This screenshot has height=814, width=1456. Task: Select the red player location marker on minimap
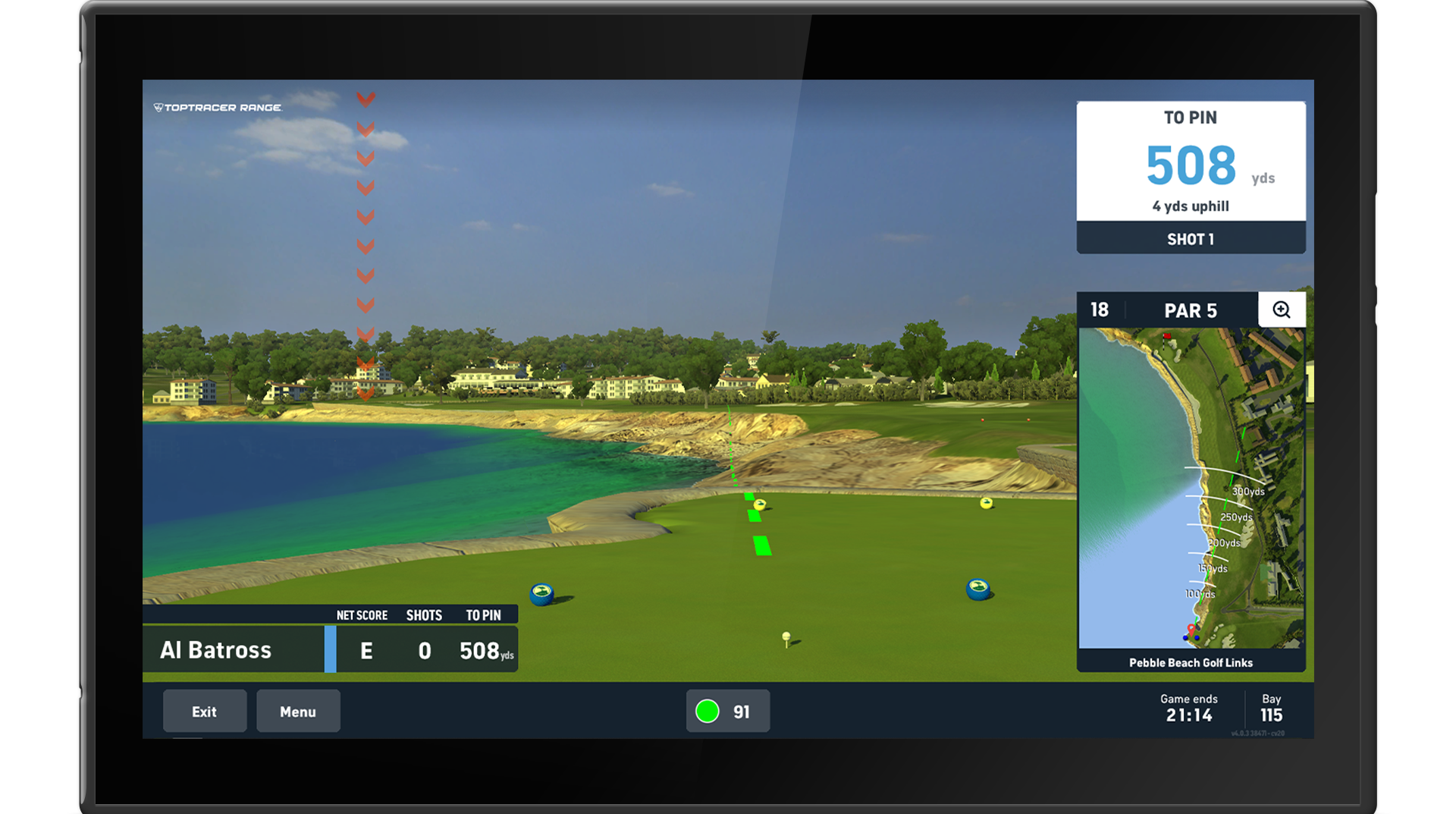coord(1191,629)
